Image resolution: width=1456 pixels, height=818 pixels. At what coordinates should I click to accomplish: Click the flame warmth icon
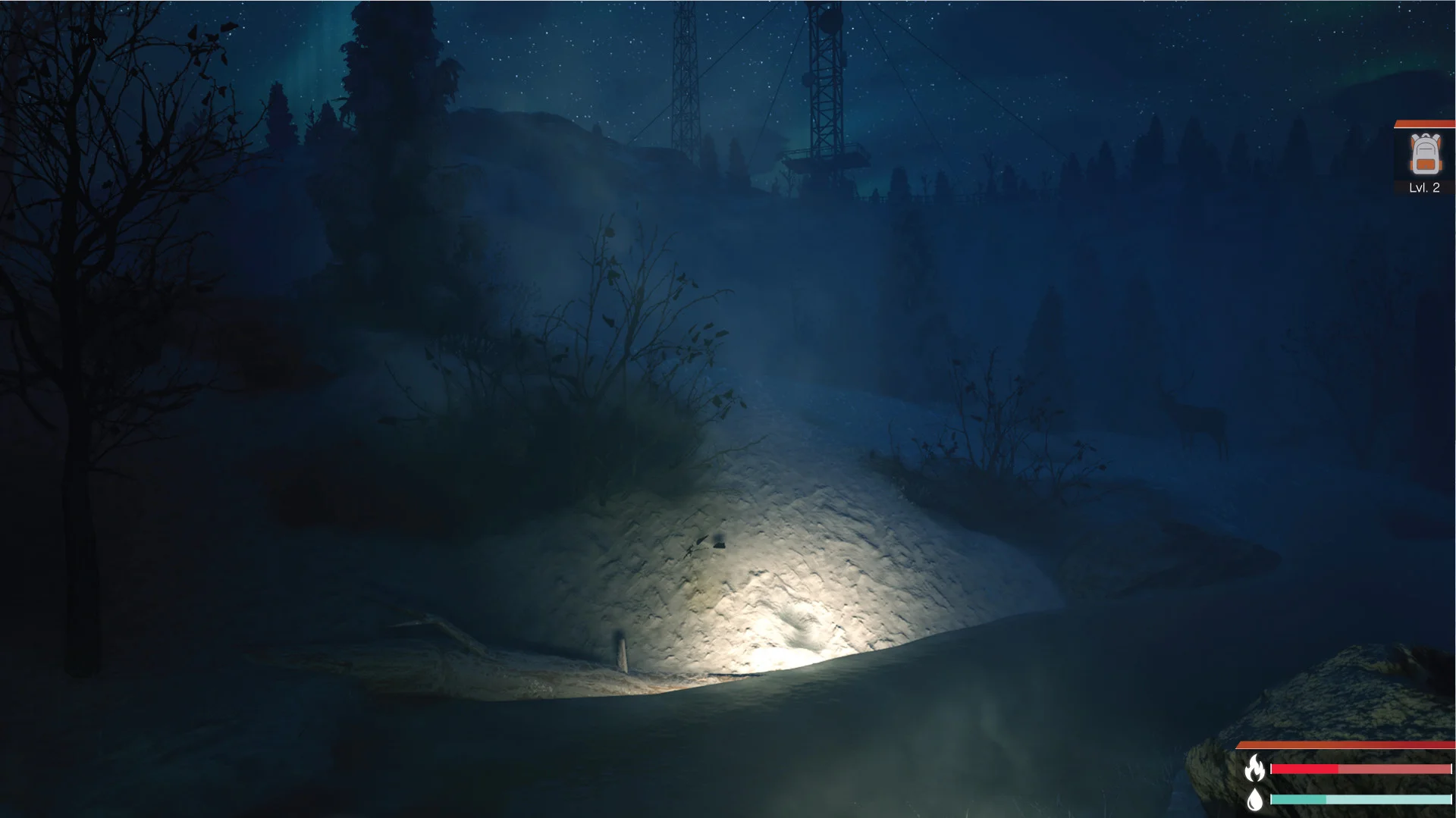click(x=1255, y=768)
